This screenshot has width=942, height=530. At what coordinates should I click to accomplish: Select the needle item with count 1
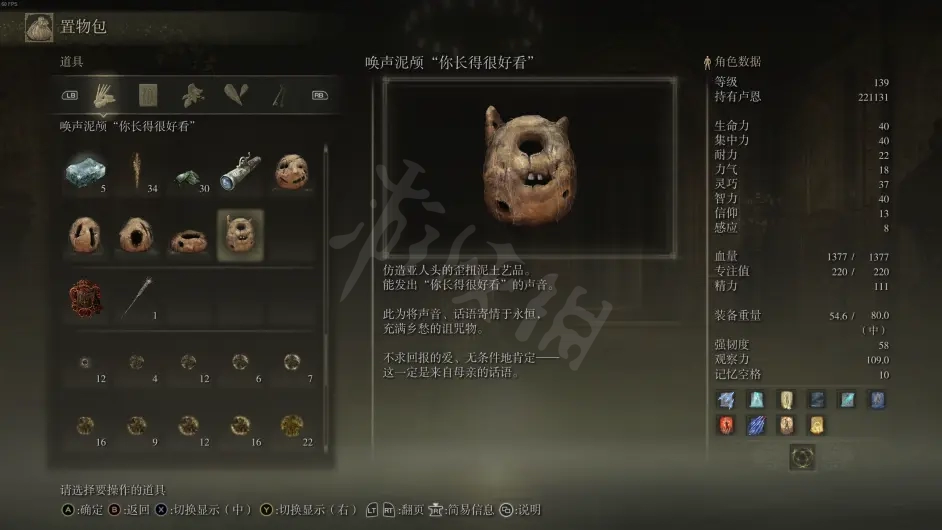tap(136, 297)
